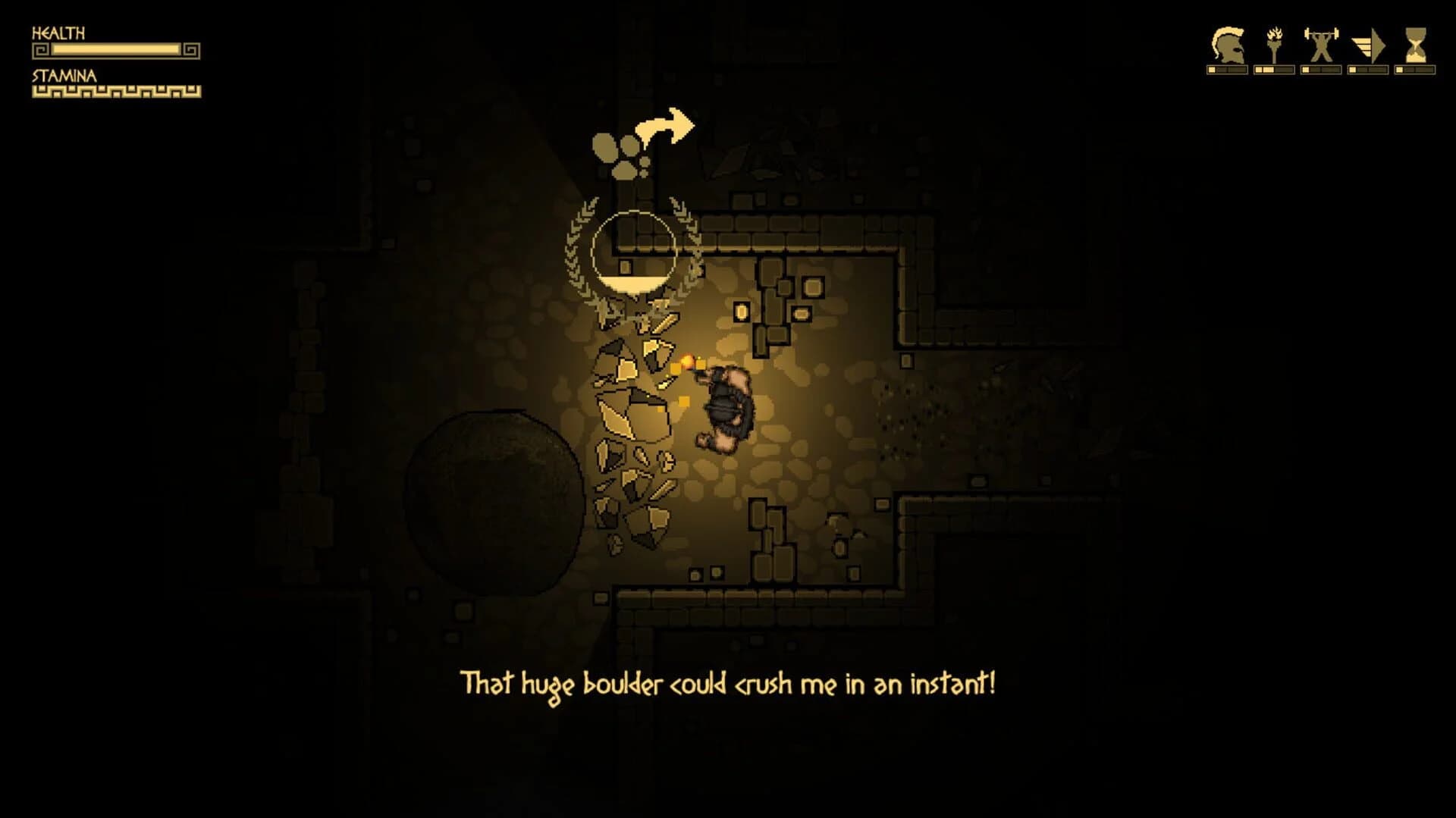Expand the speed skill level bar
The image size is (1456, 818).
[1369, 71]
